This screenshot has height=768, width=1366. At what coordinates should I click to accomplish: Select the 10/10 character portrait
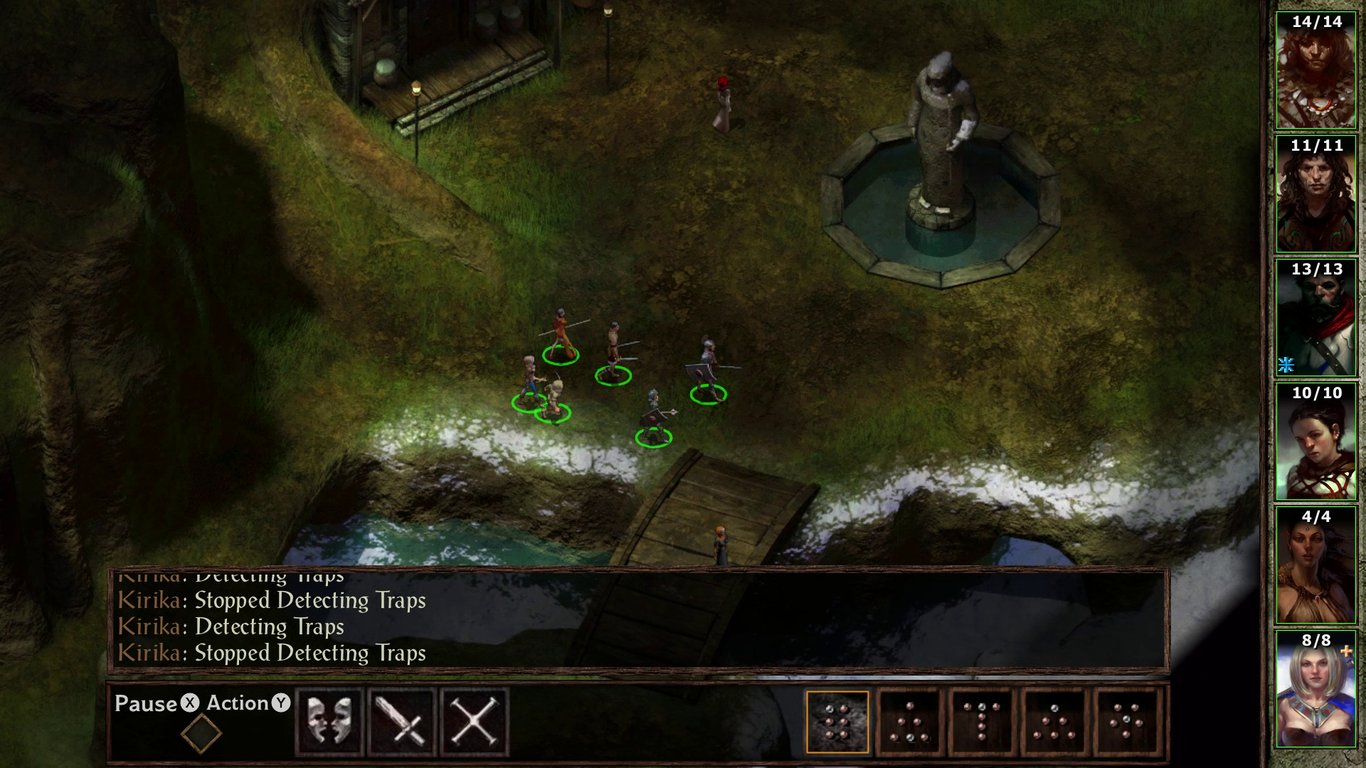pyautogui.click(x=1317, y=440)
